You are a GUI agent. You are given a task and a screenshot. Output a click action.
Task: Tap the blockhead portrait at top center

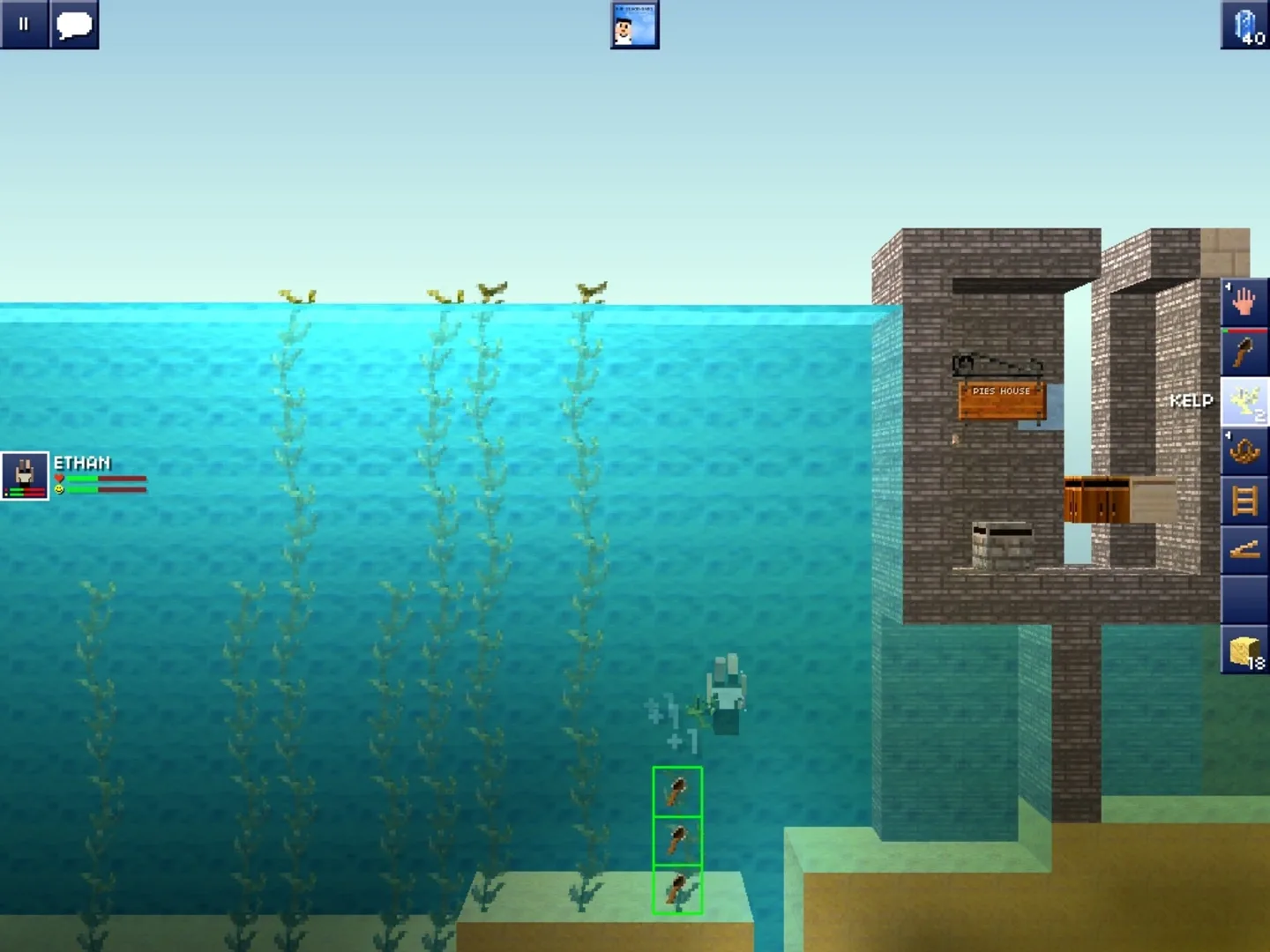tap(634, 25)
